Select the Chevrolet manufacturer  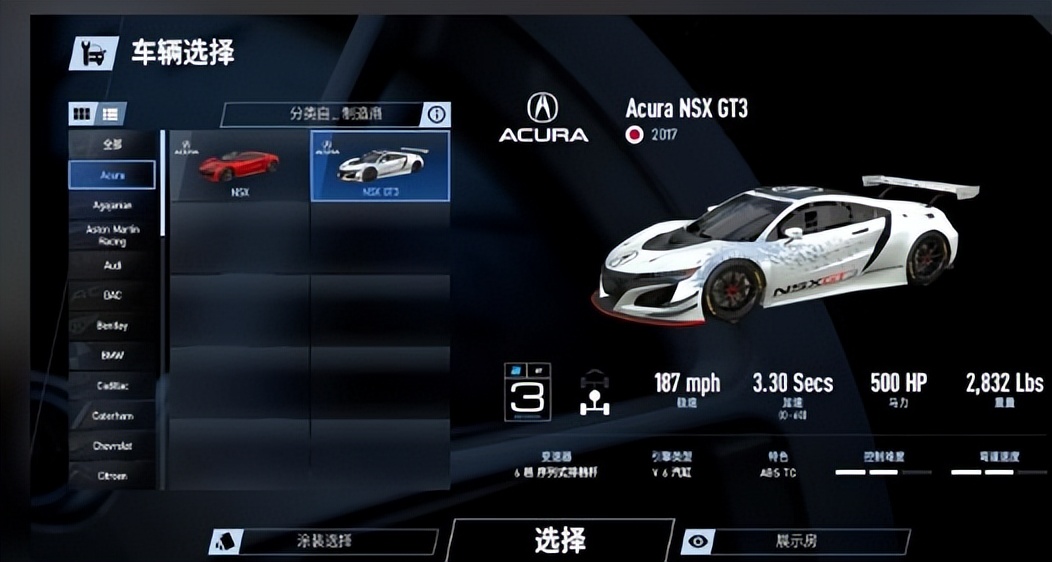(112, 446)
